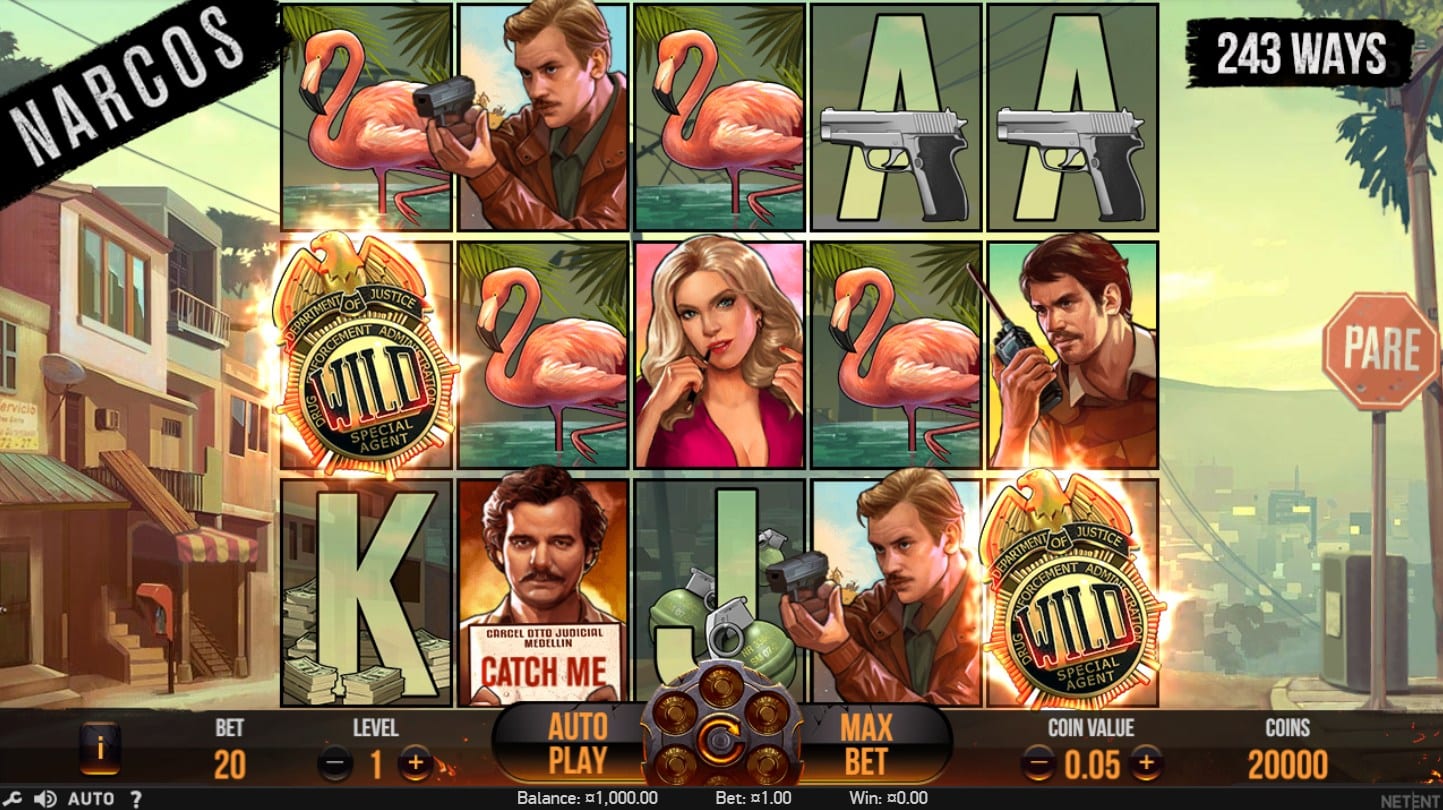Place the Max Bet

[x=865, y=743]
